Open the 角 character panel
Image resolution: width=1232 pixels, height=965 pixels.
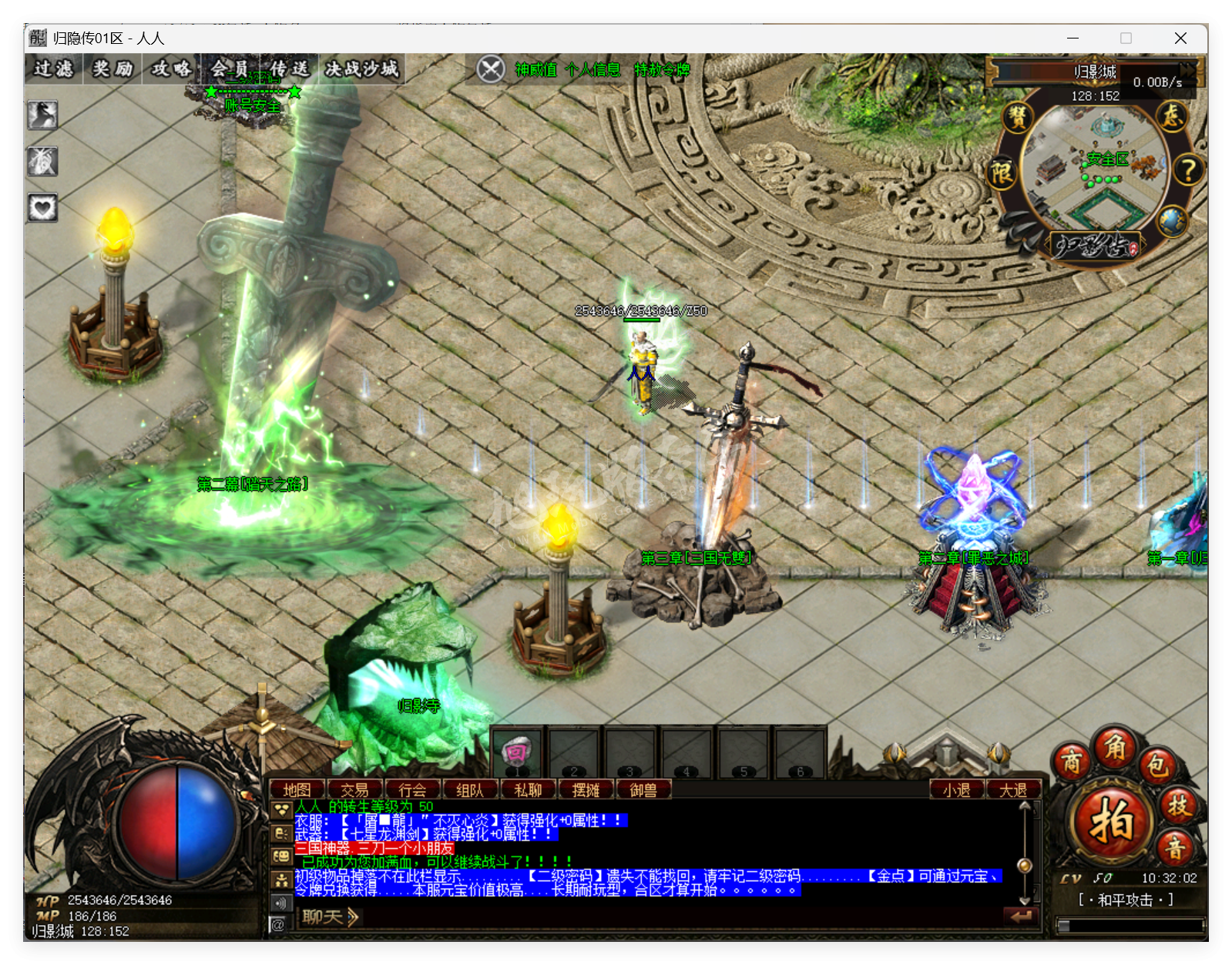1116,749
